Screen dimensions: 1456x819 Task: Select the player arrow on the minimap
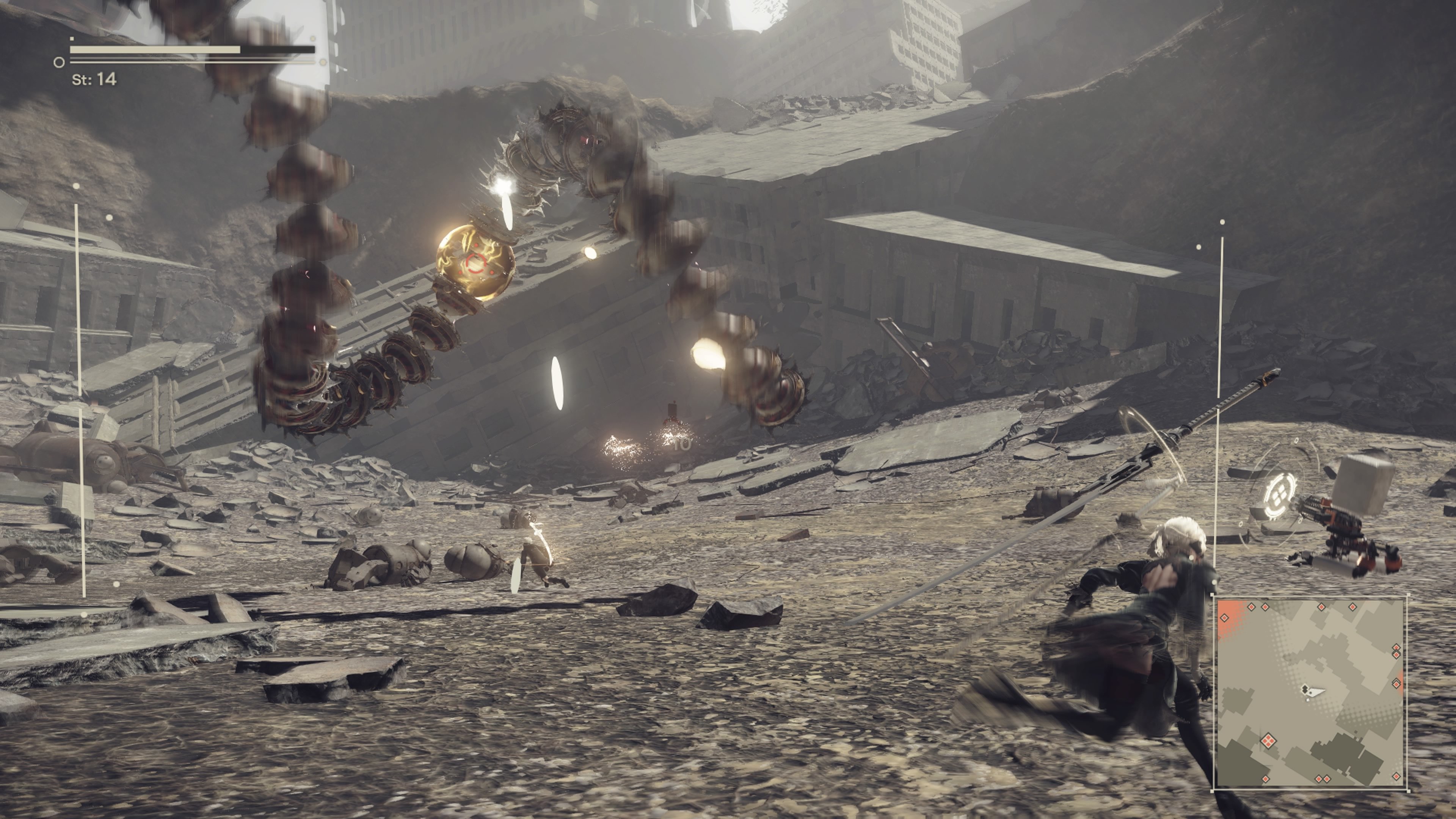point(1315,693)
